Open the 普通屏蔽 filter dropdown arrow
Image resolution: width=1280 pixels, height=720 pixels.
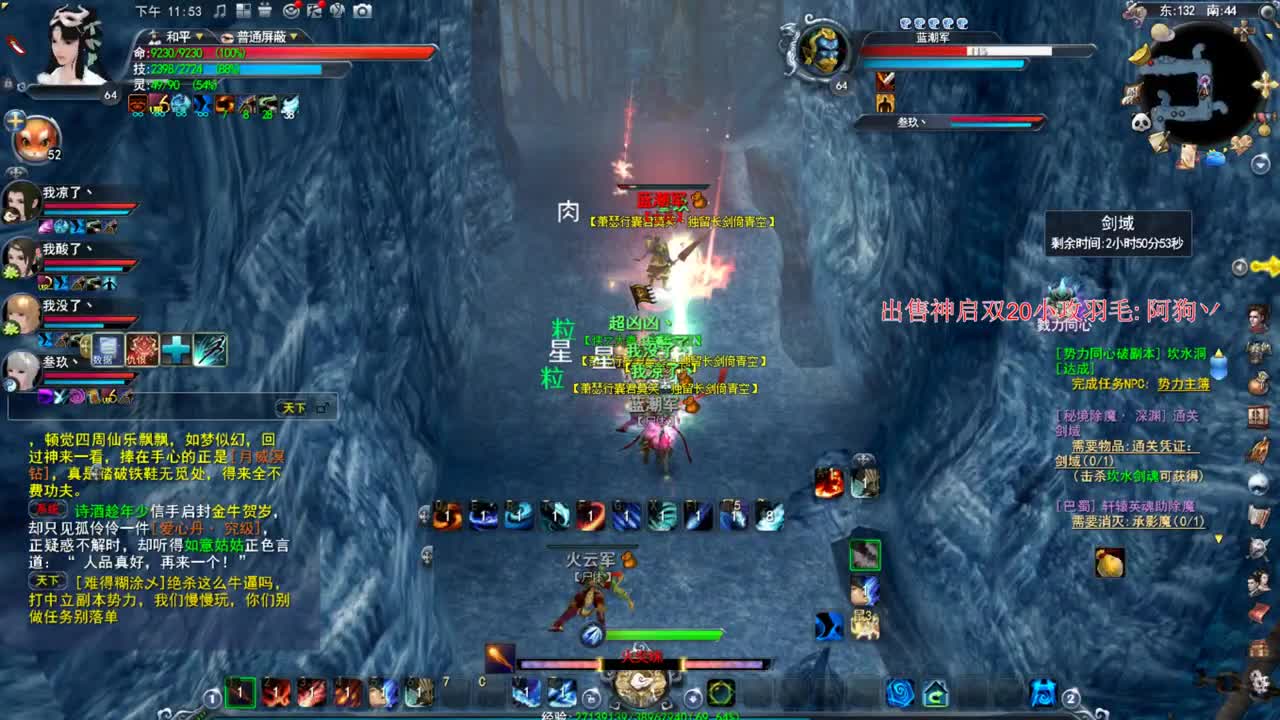tap(293, 34)
